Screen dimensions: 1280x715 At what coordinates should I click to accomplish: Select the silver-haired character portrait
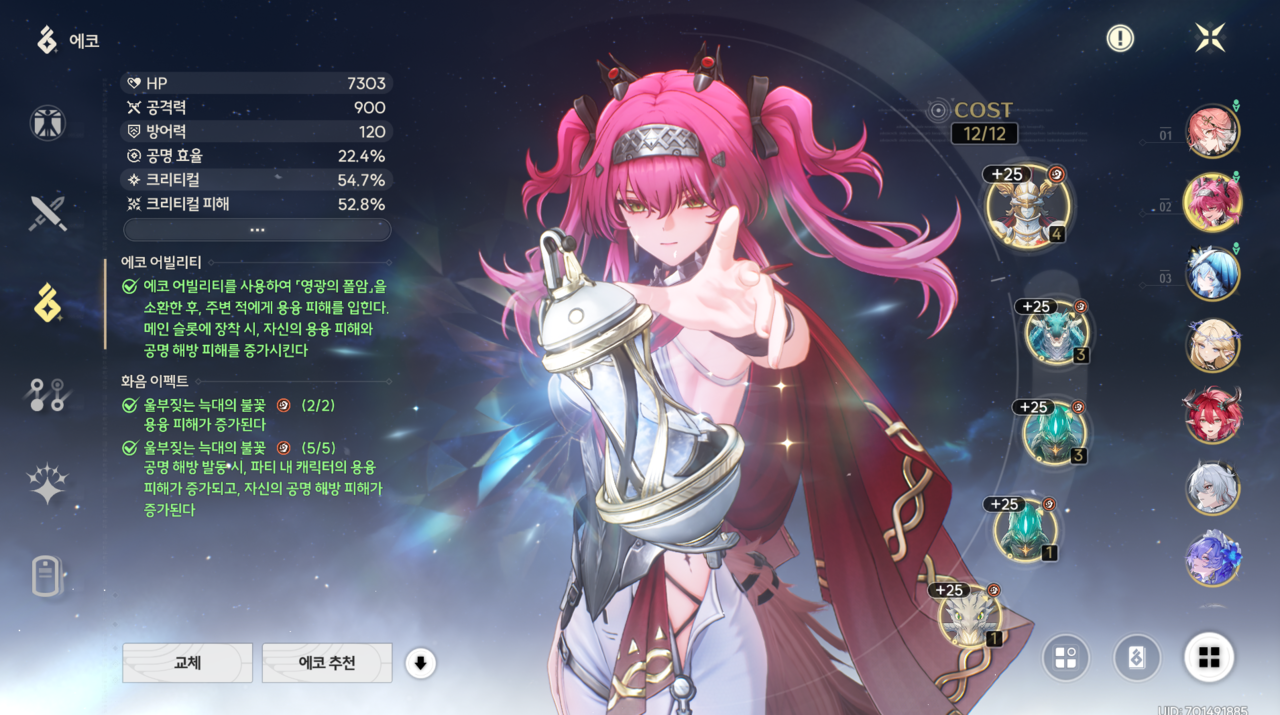click(x=1212, y=488)
